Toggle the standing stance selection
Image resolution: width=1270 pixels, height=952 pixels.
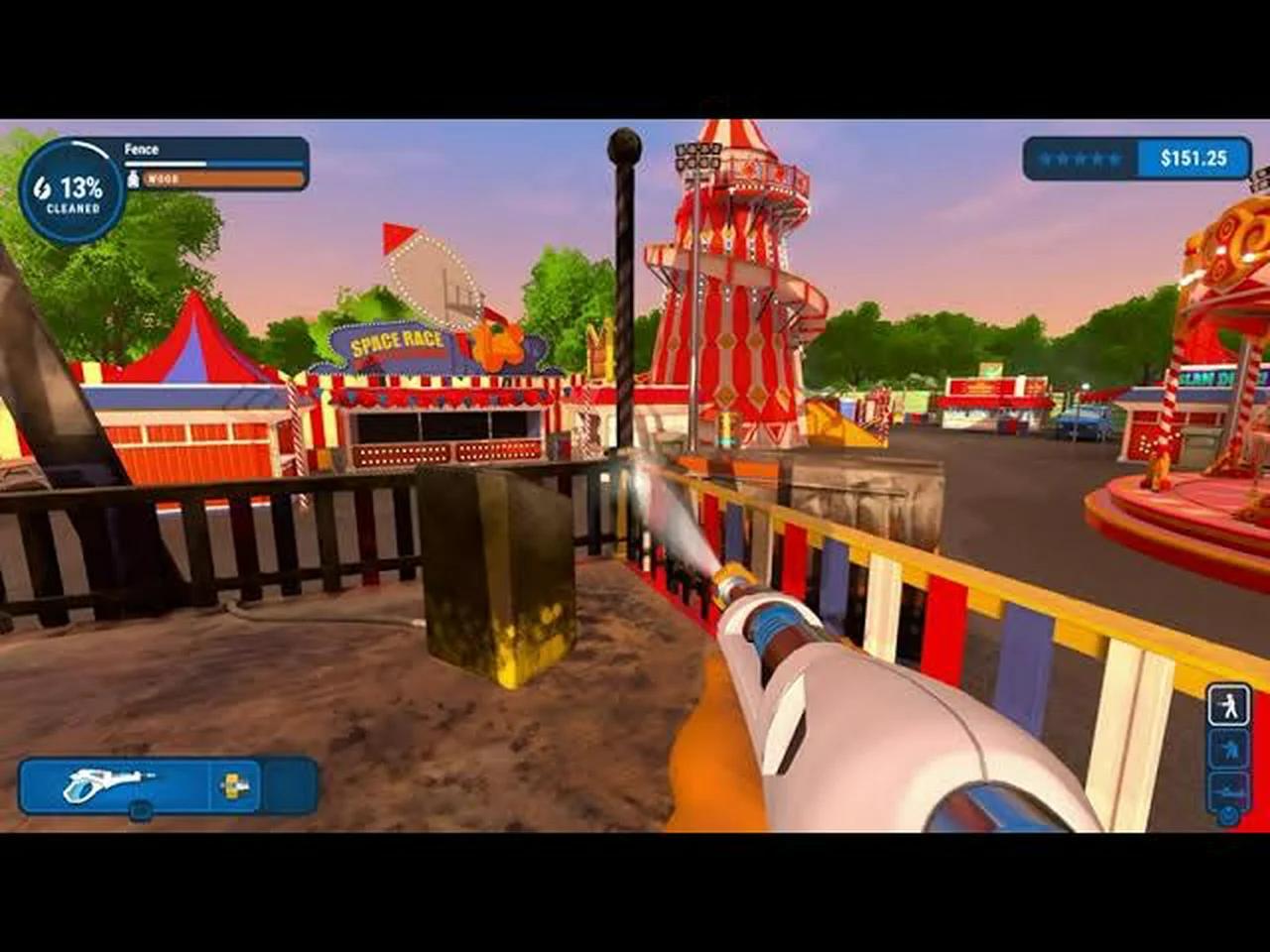(1226, 705)
